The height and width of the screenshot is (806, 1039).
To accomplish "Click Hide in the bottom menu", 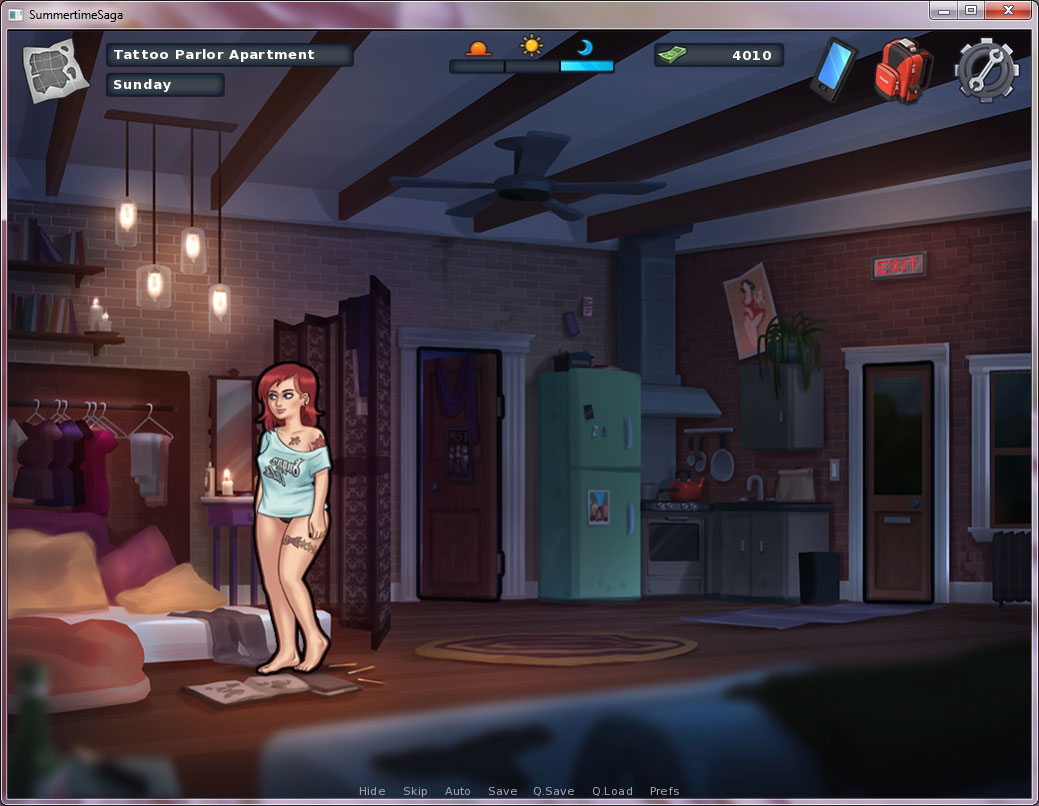I will pyautogui.click(x=372, y=791).
